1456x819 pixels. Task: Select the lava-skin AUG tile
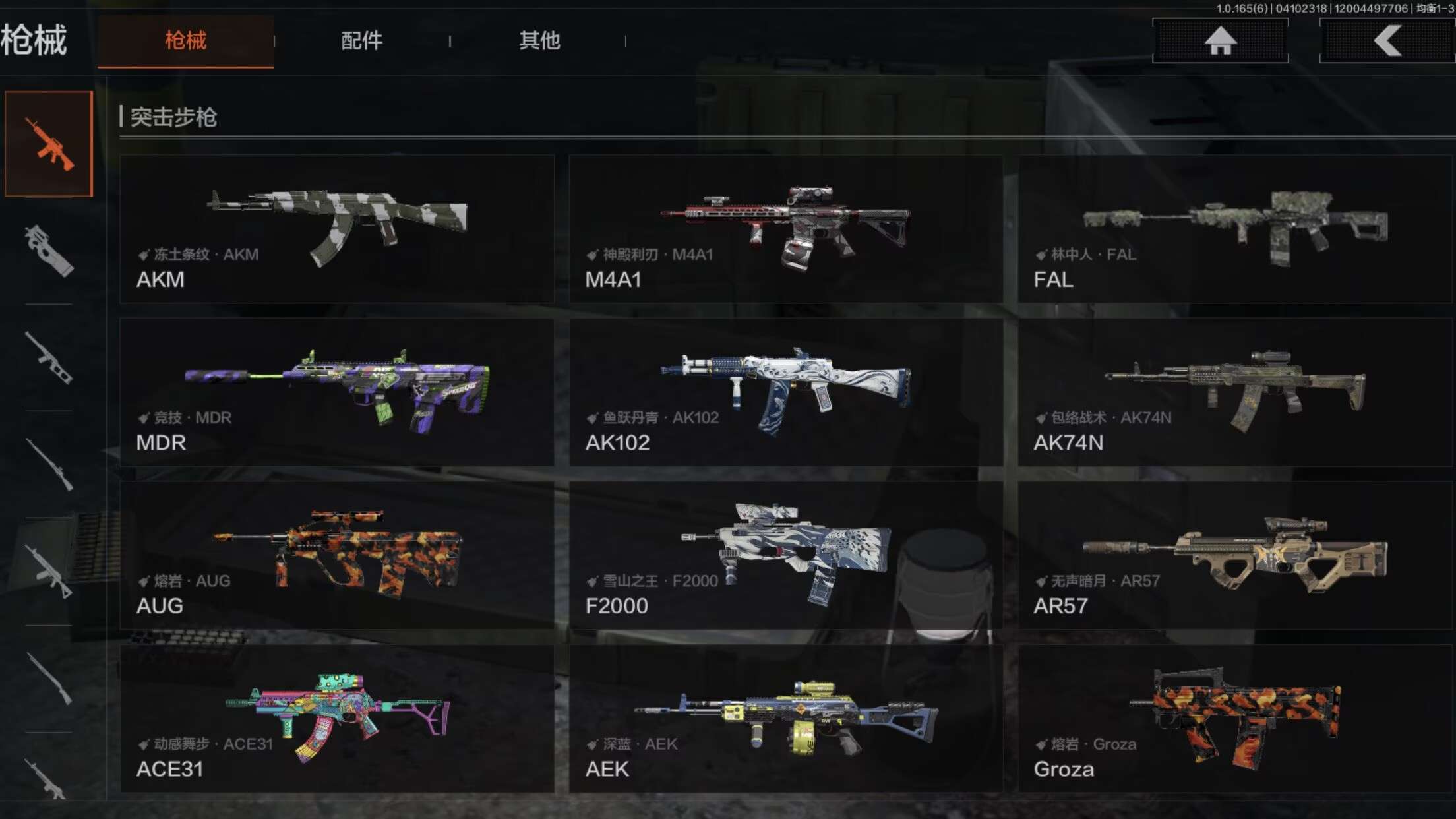click(x=337, y=555)
